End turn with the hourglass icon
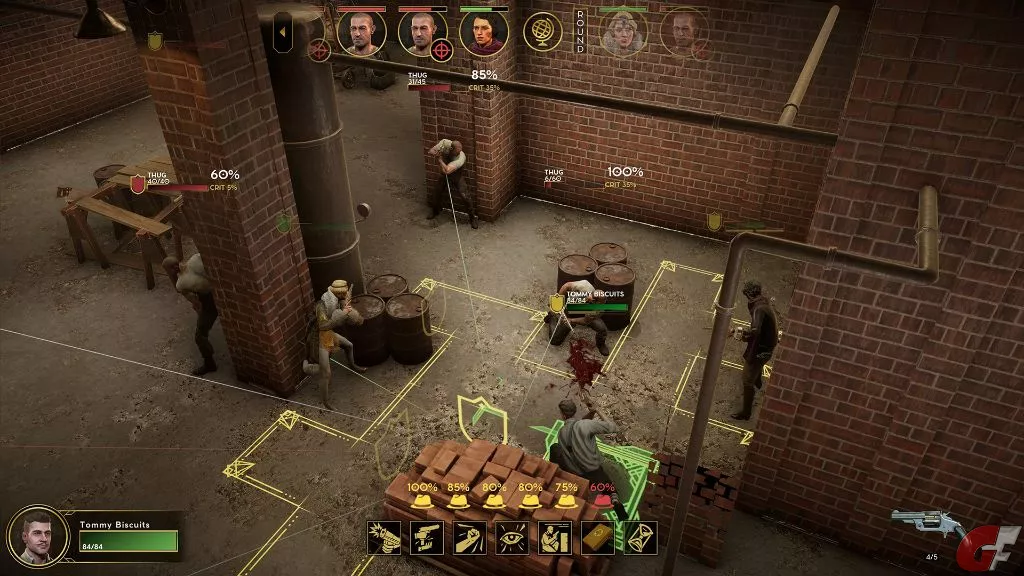The image size is (1024, 576). (x=641, y=538)
